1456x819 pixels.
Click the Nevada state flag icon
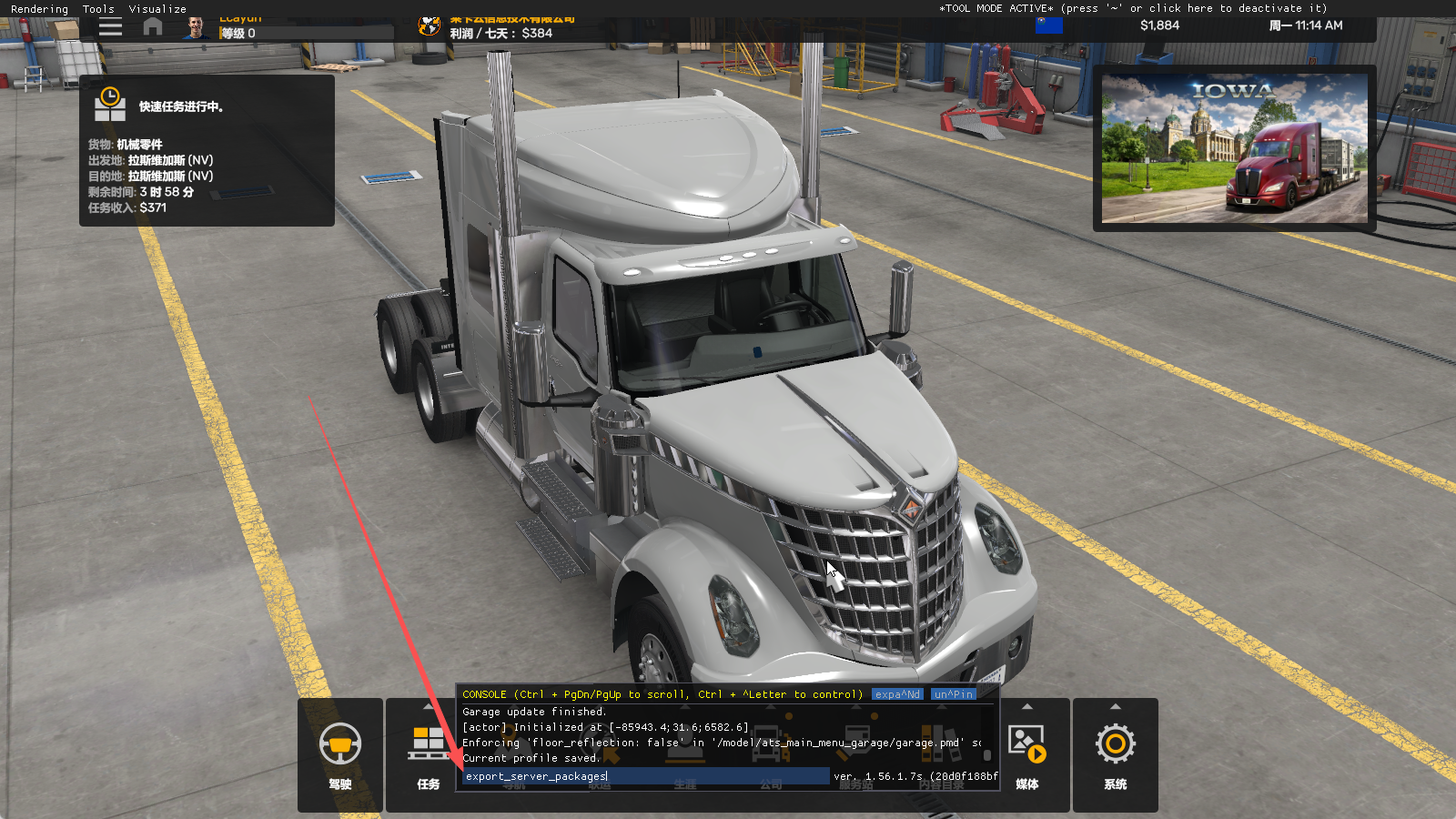(1048, 25)
